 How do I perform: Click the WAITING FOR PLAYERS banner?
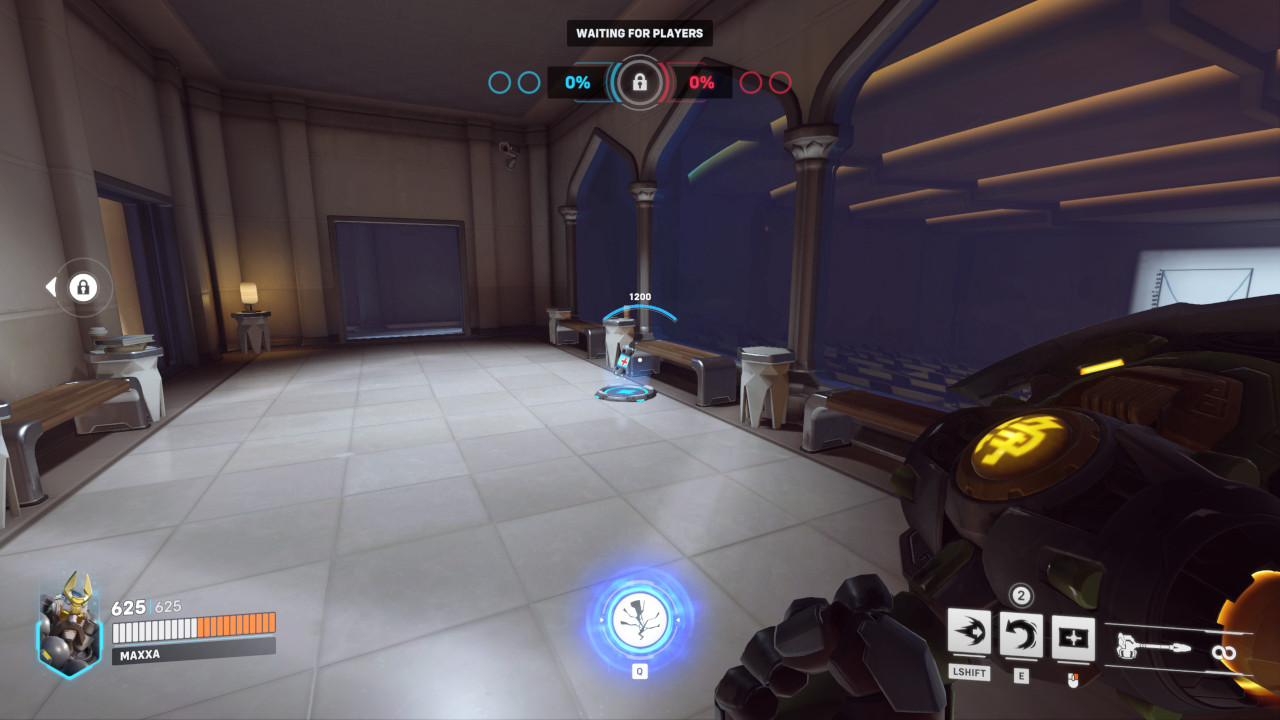[640, 33]
